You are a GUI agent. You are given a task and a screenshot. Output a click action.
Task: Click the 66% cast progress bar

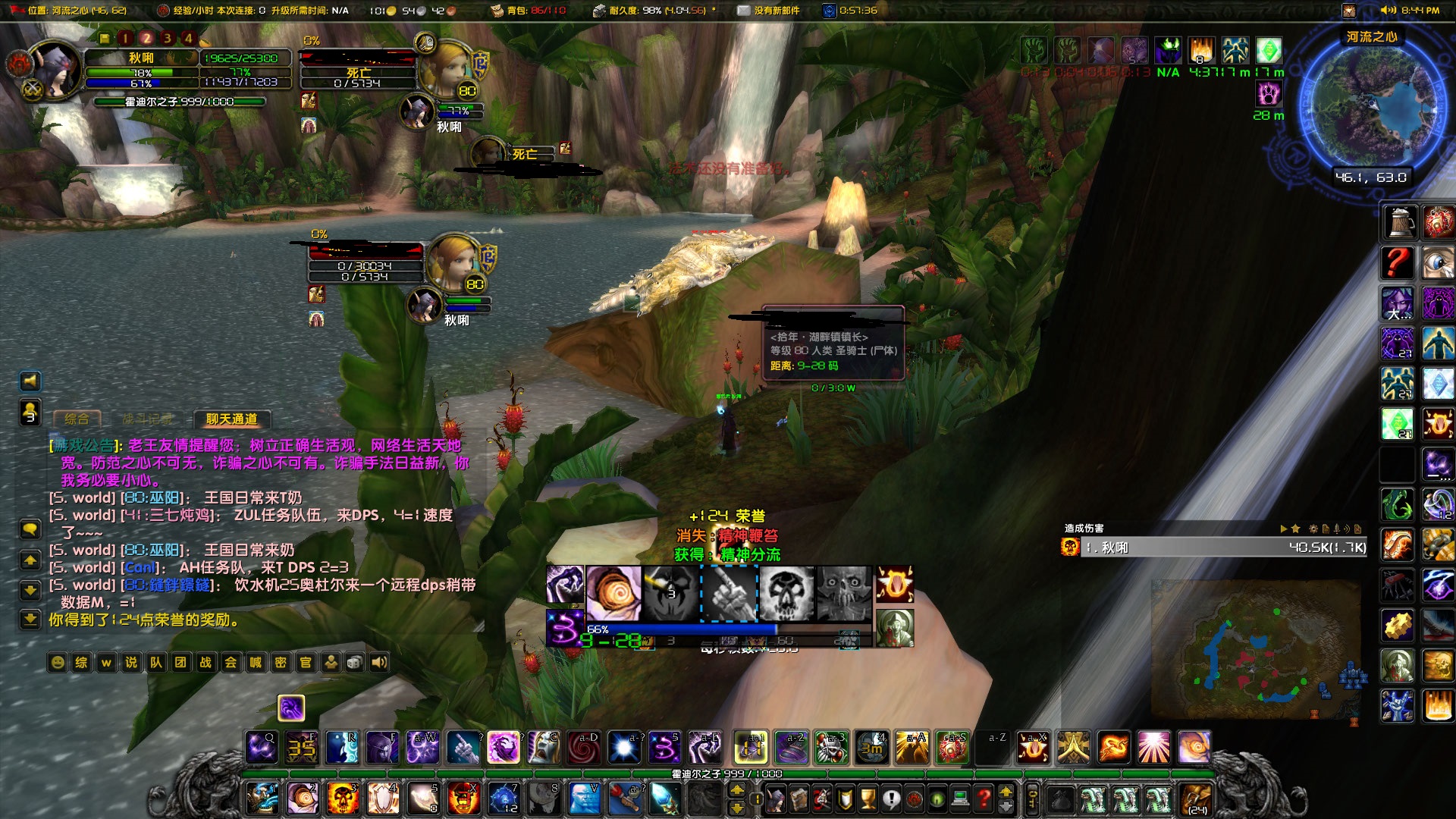point(682,629)
